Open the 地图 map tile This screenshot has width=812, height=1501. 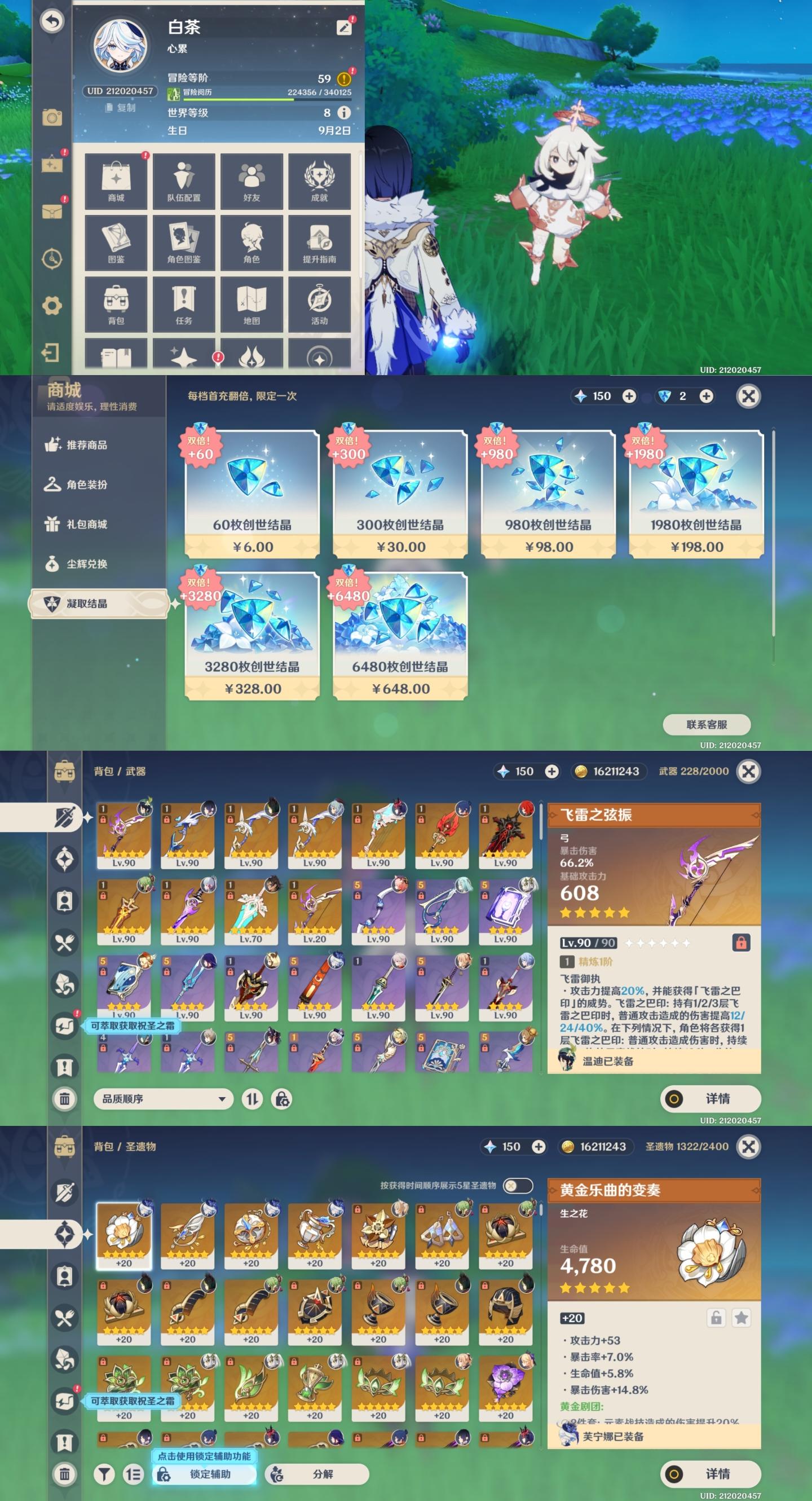[251, 304]
